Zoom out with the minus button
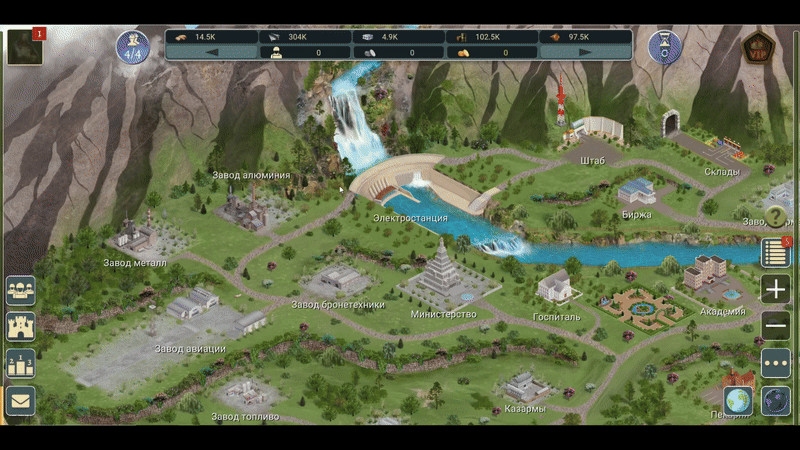 point(776,326)
